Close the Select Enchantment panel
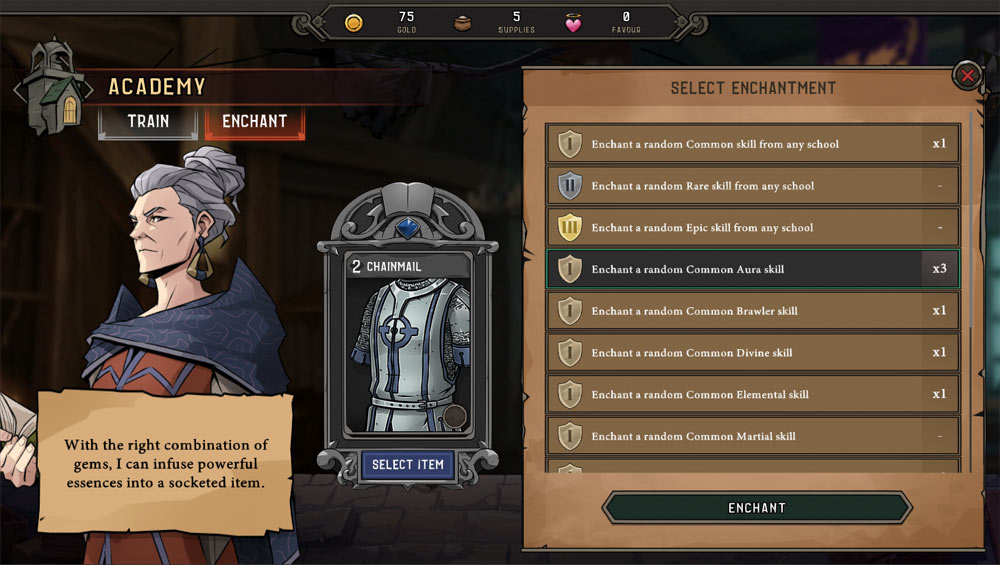The image size is (1000, 565). click(x=967, y=76)
